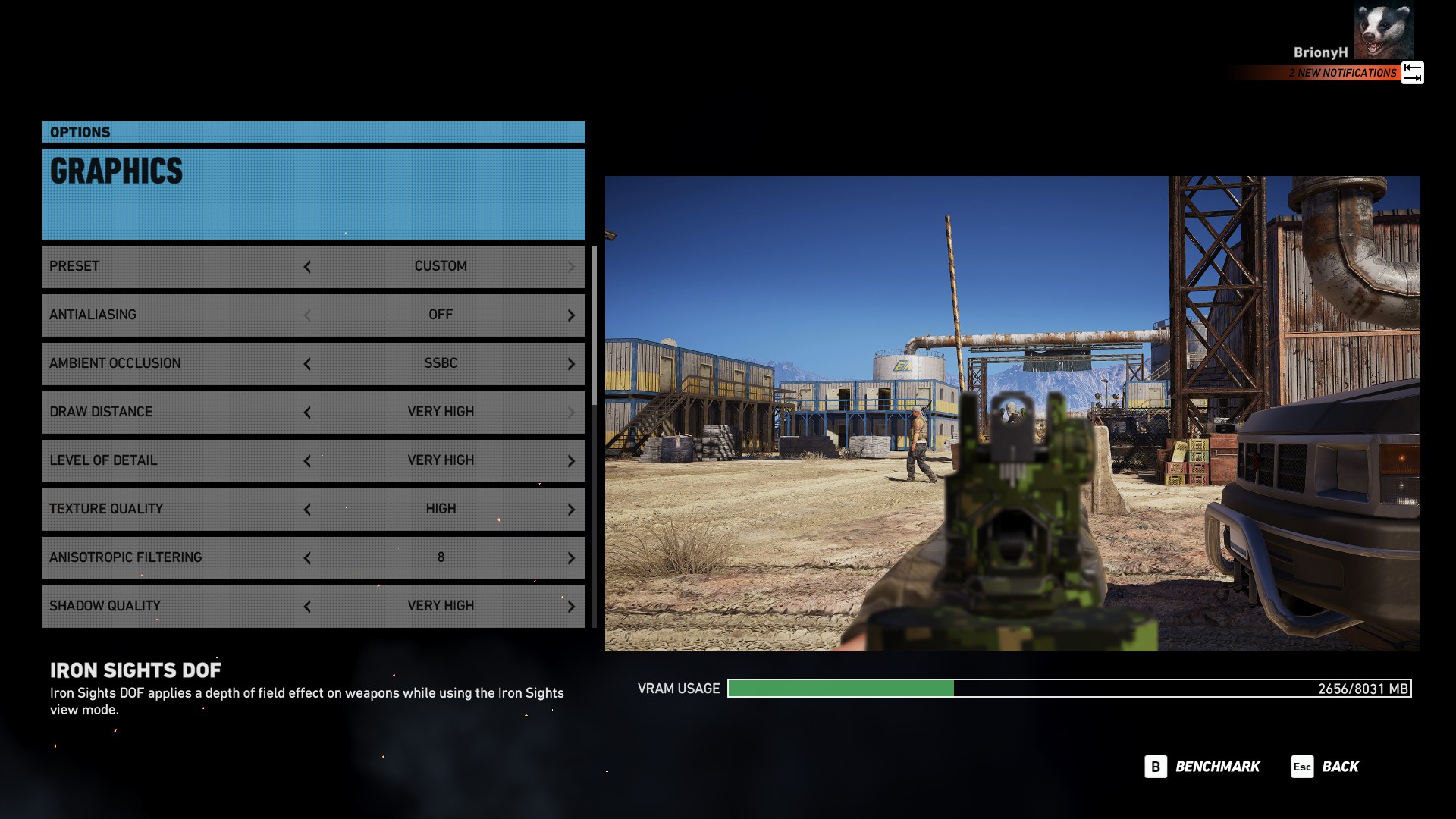Viewport: 1456px width, 819px height.
Task: Decrease Level of Detail with left arrow
Action: tap(307, 461)
